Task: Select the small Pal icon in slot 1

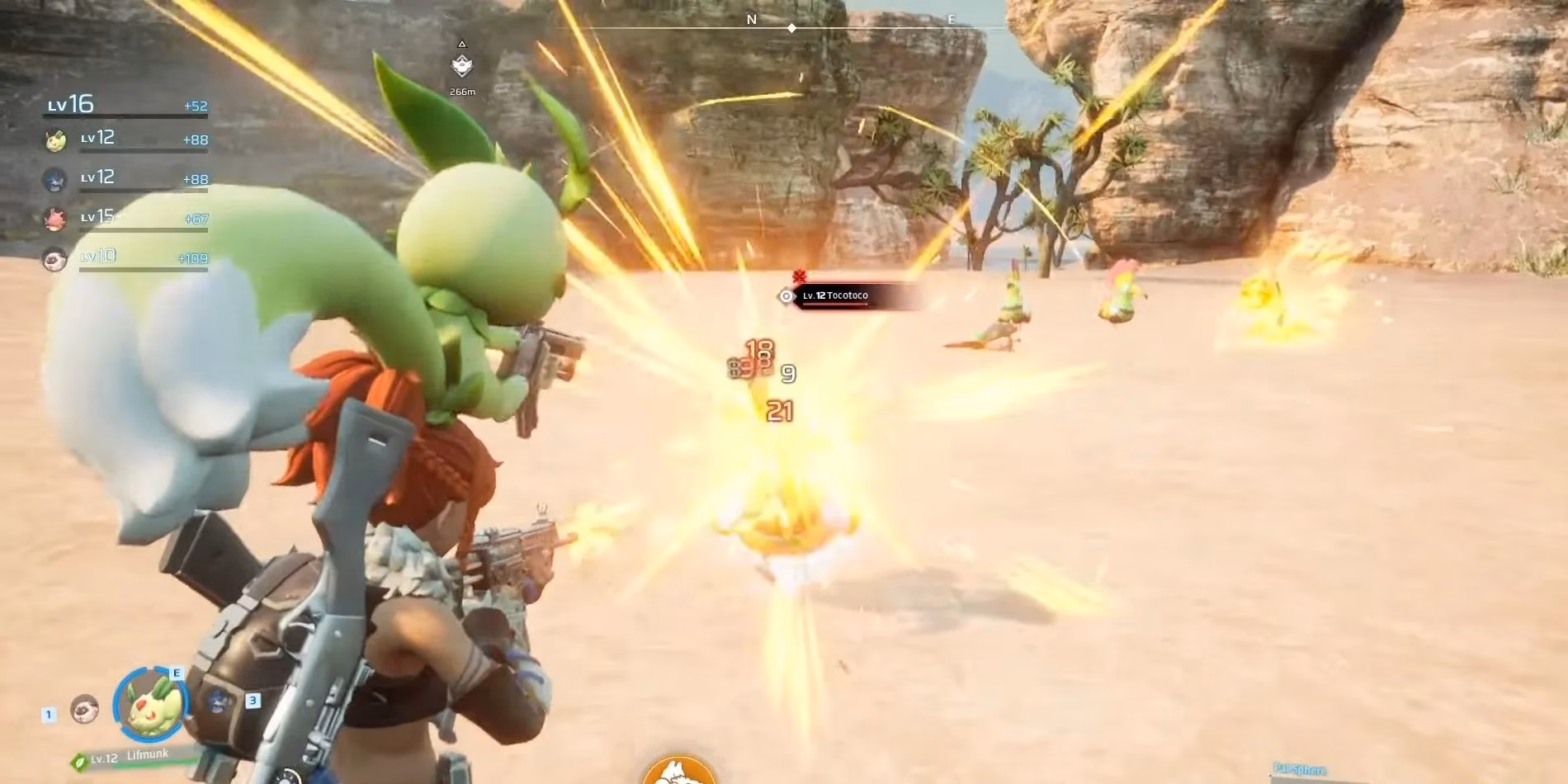Action: 83,710
